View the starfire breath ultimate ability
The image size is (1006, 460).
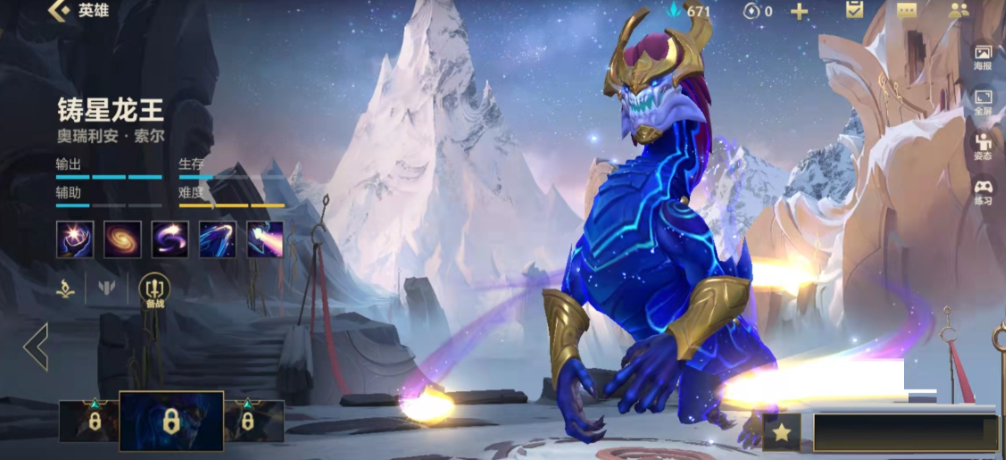(x=265, y=239)
